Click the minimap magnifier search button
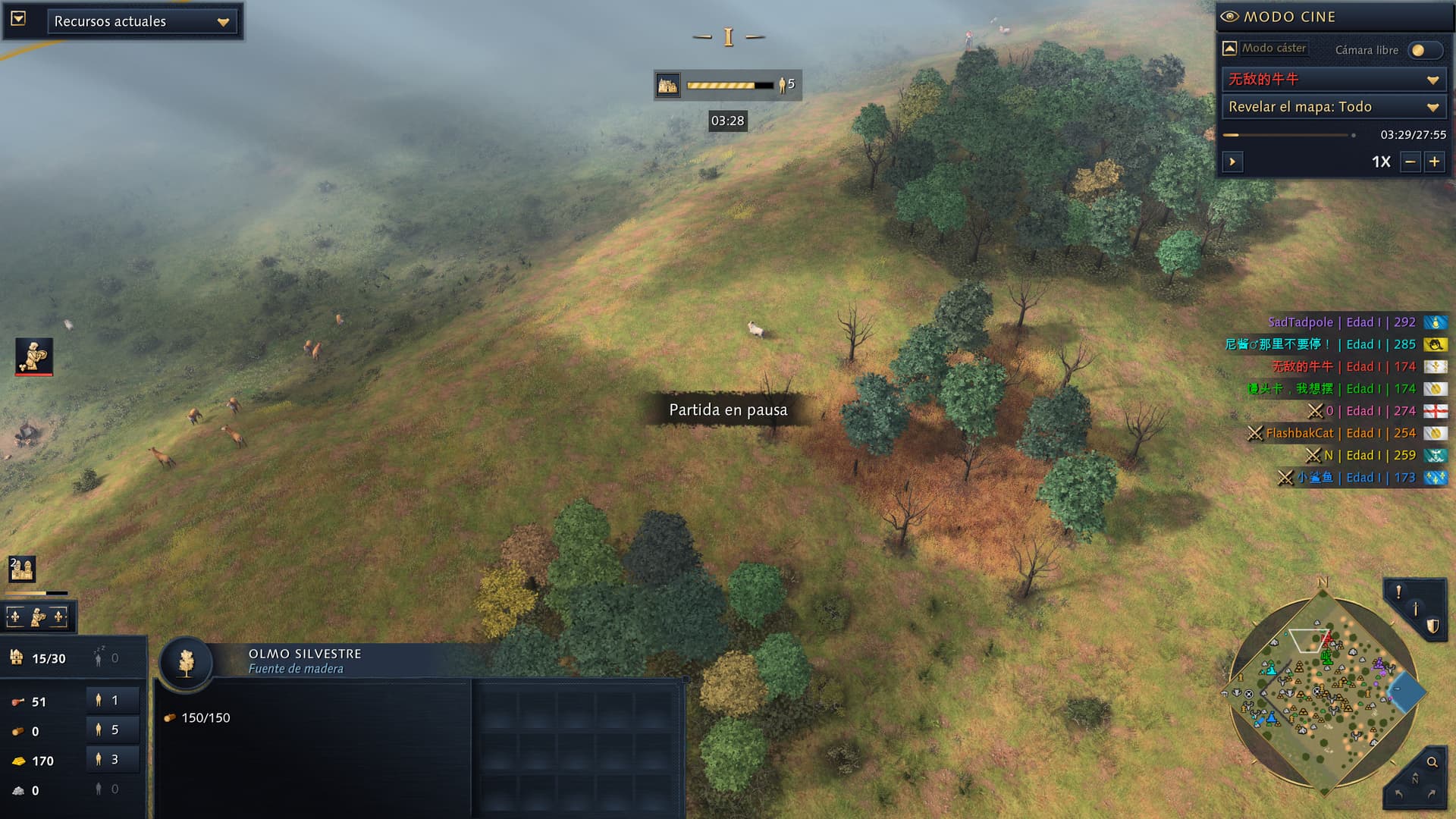 1432,762
